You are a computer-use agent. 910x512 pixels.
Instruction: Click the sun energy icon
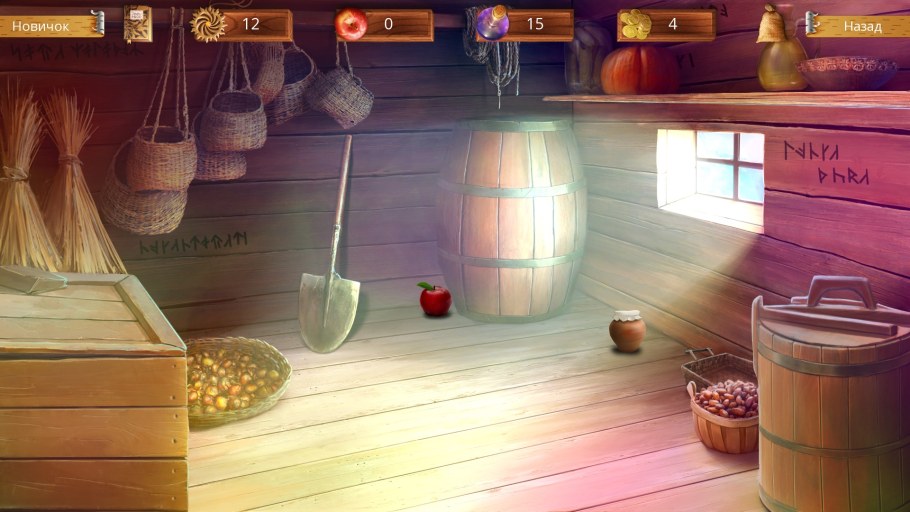click(x=208, y=23)
